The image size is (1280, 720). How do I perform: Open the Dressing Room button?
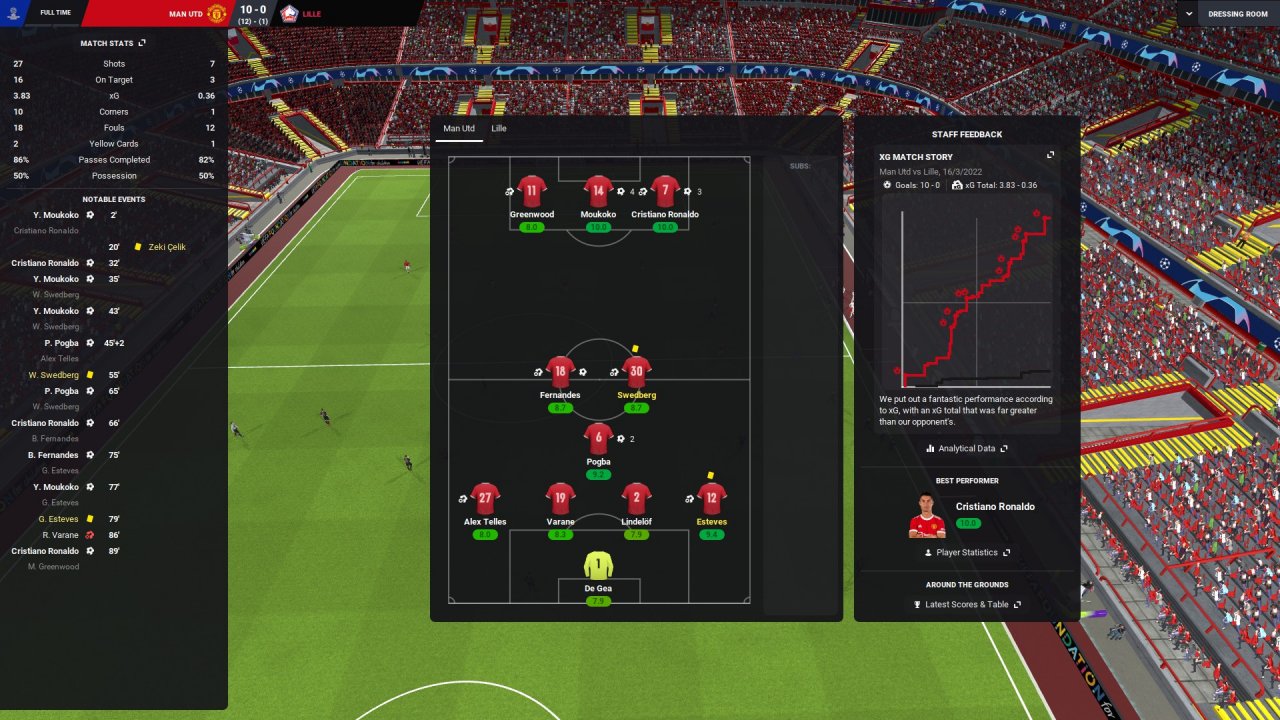coord(1238,14)
